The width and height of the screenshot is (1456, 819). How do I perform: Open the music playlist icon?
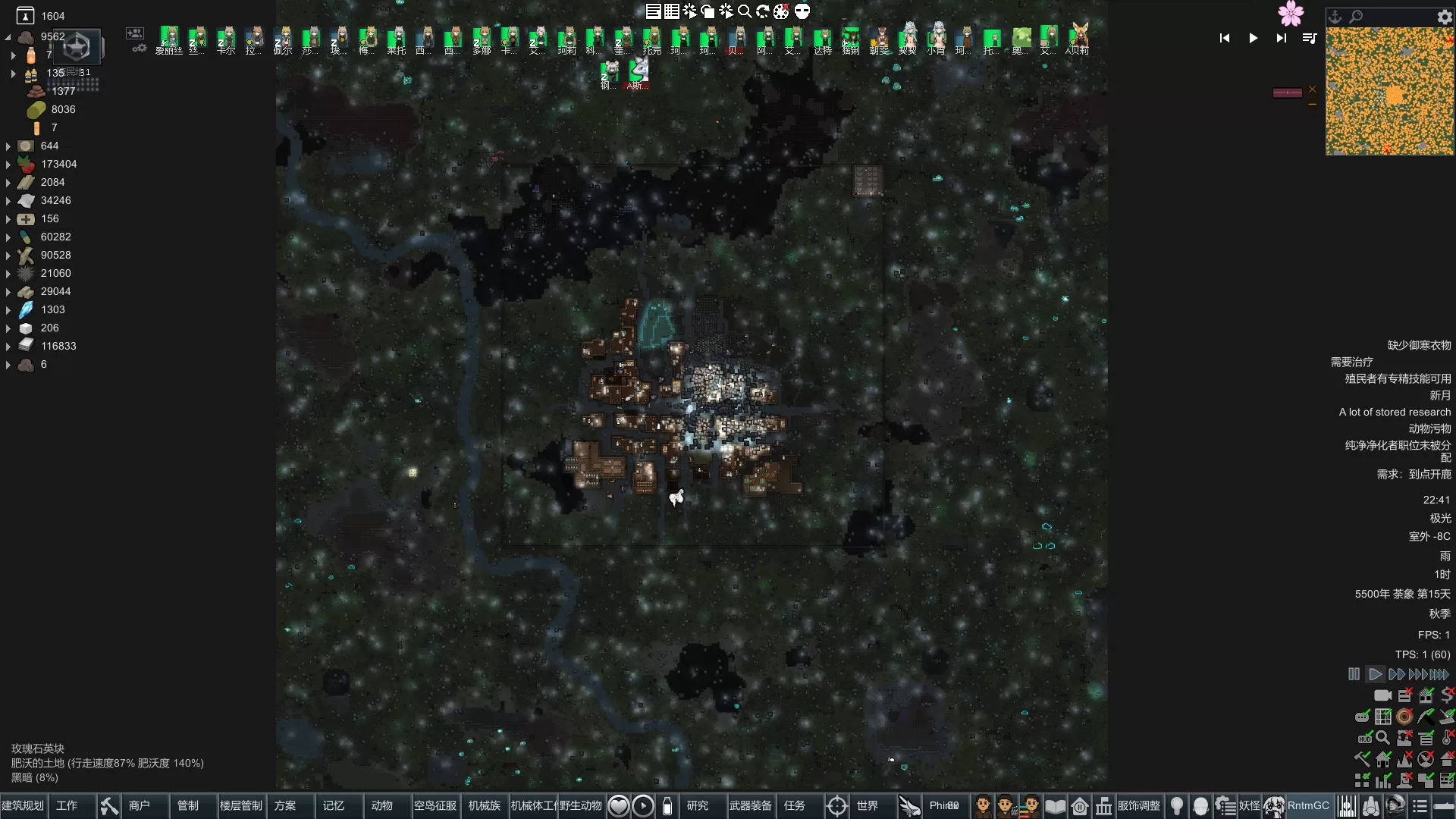coord(1310,38)
